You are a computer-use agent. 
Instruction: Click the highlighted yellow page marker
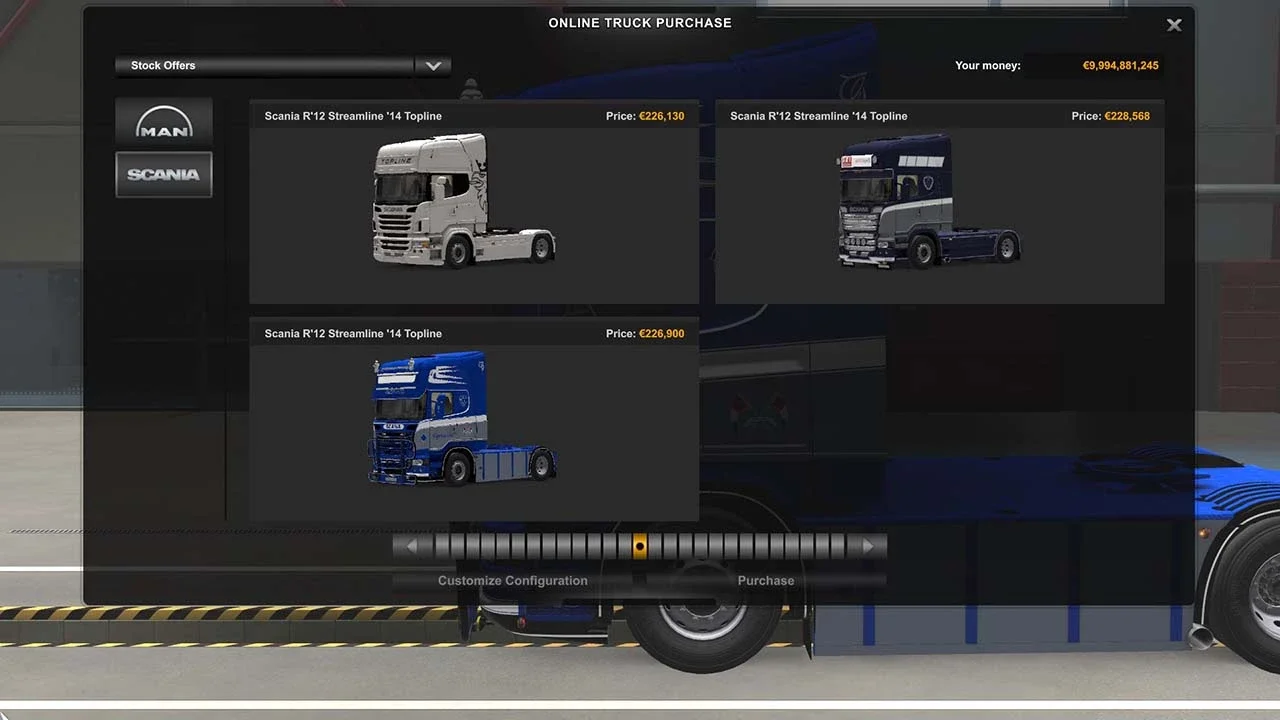640,545
